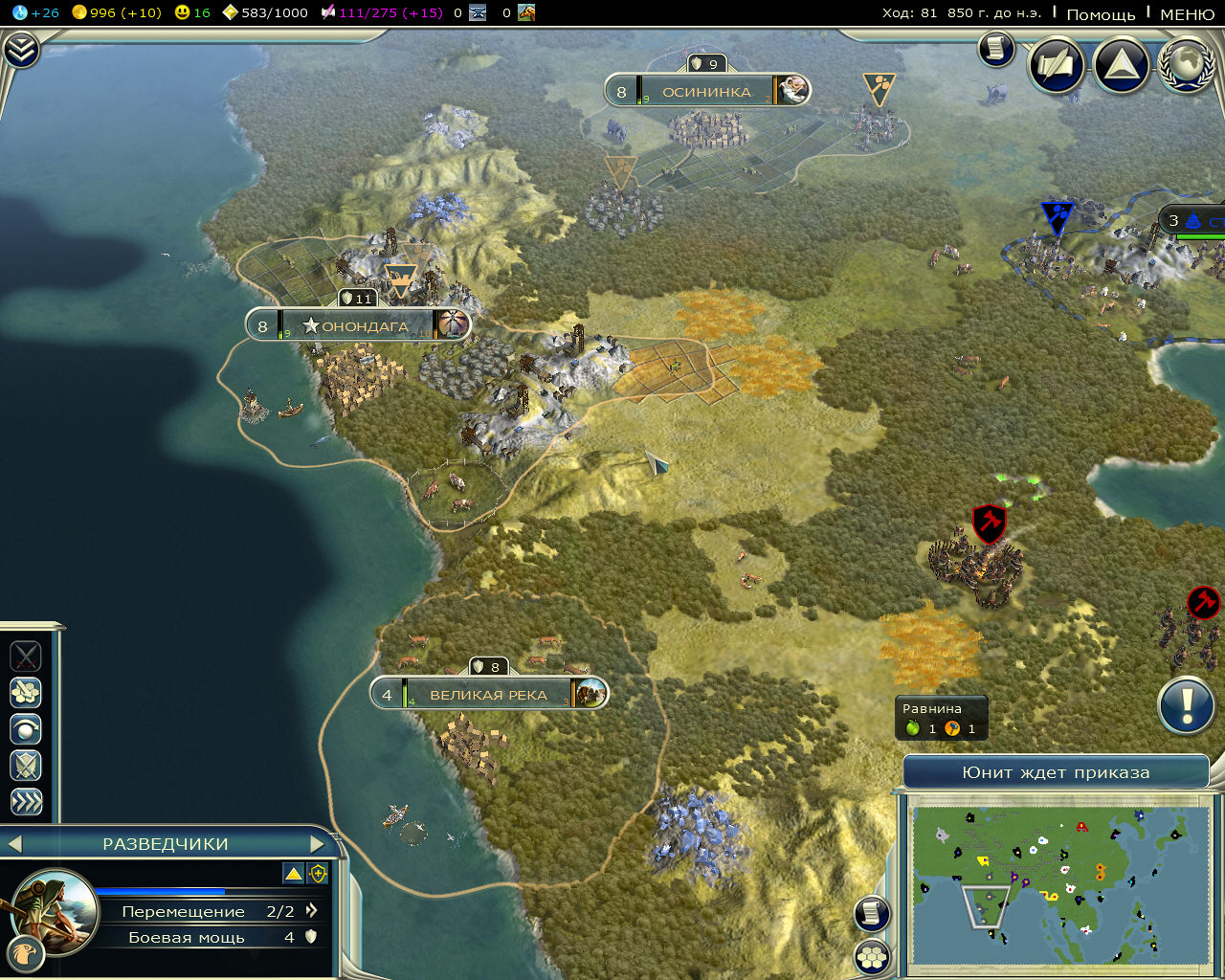Viewport: 1225px width, 980px height.
Task: Select the hexes with arrow move action
Action: point(26,692)
